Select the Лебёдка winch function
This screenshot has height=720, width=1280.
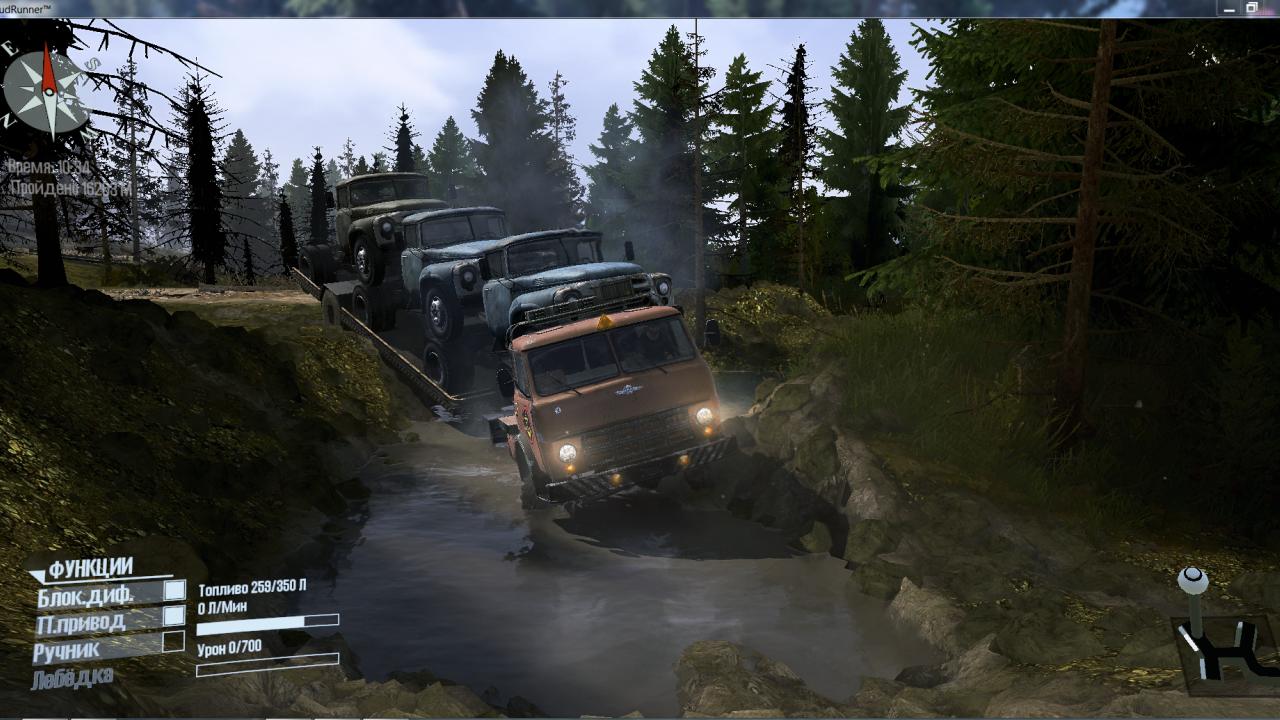72,679
